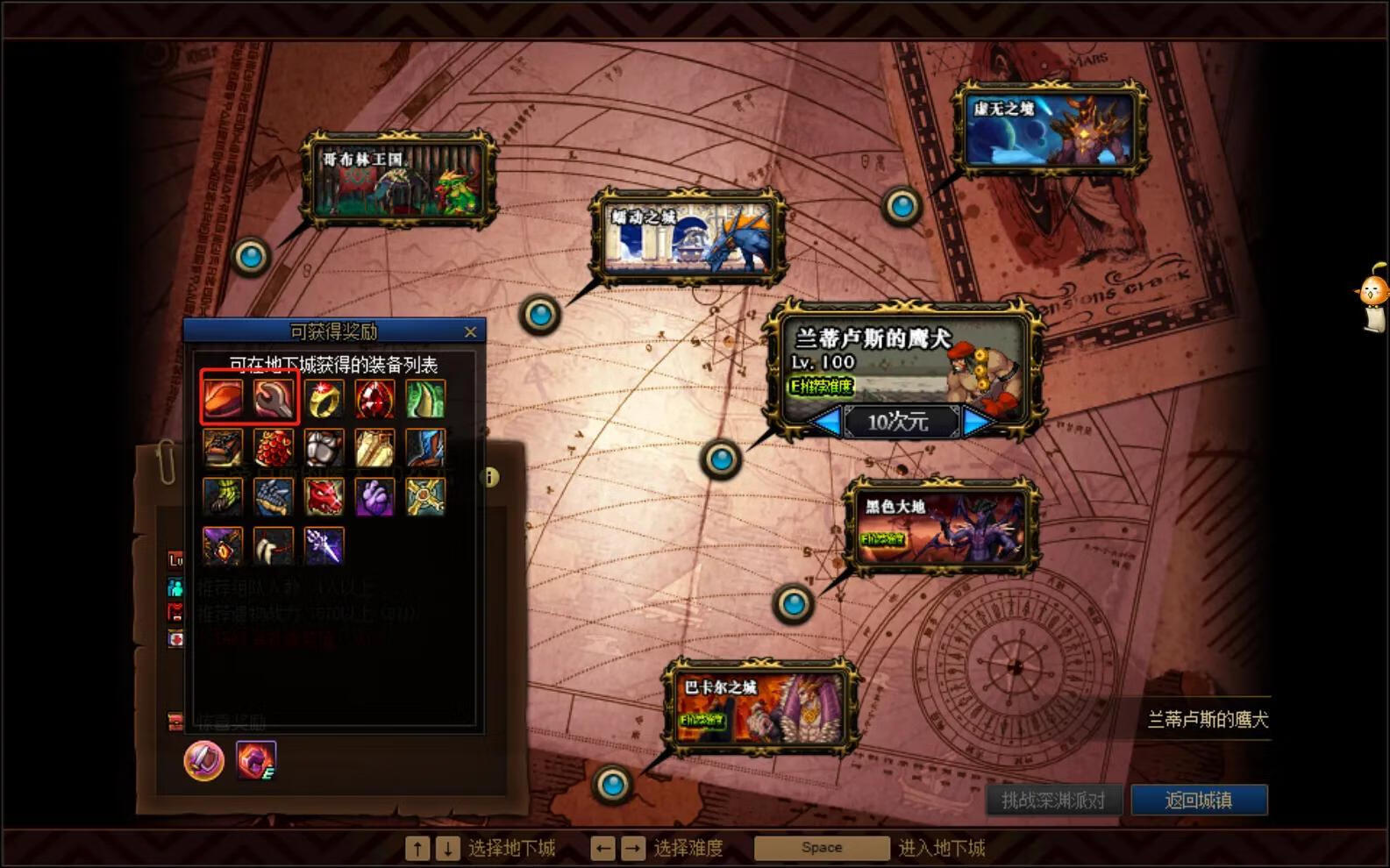Image resolution: width=1390 pixels, height=868 pixels.
Task: Inspect the gold ring reward icon
Action: pyautogui.click(x=324, y=399)
